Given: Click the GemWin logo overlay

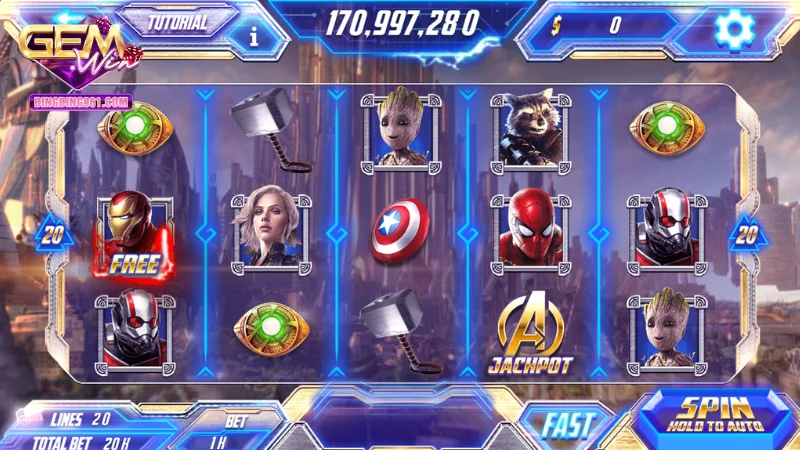Looking at the screenshot, I should (x=75, y=52).
